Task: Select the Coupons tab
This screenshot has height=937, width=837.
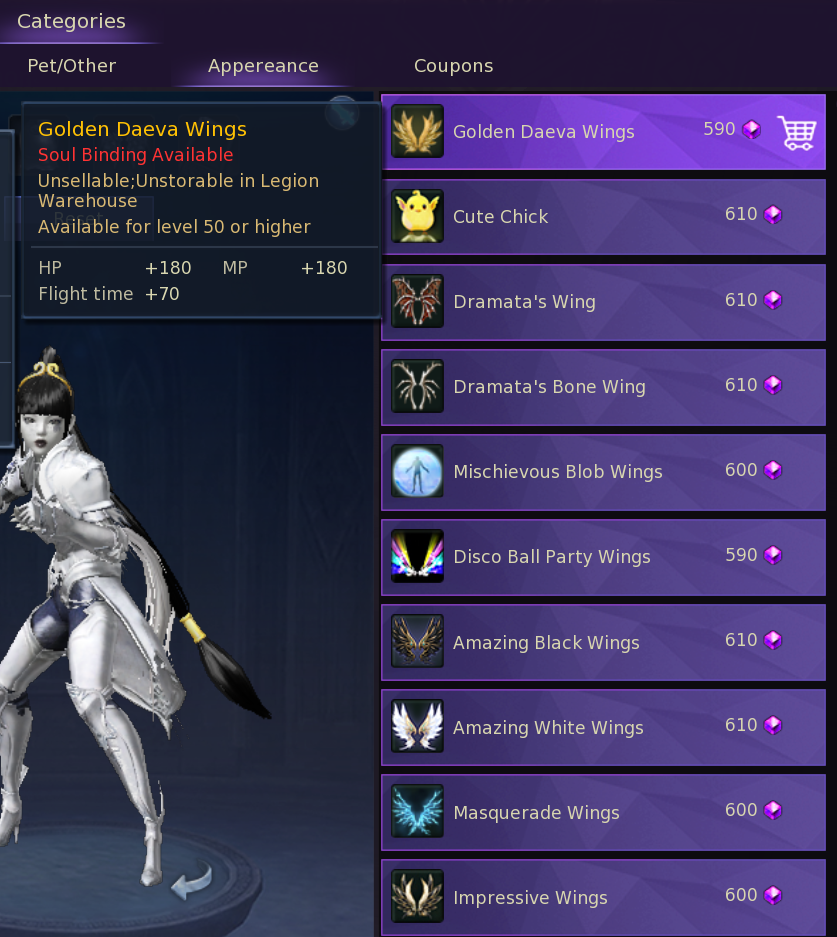Action: pos(453,66)
